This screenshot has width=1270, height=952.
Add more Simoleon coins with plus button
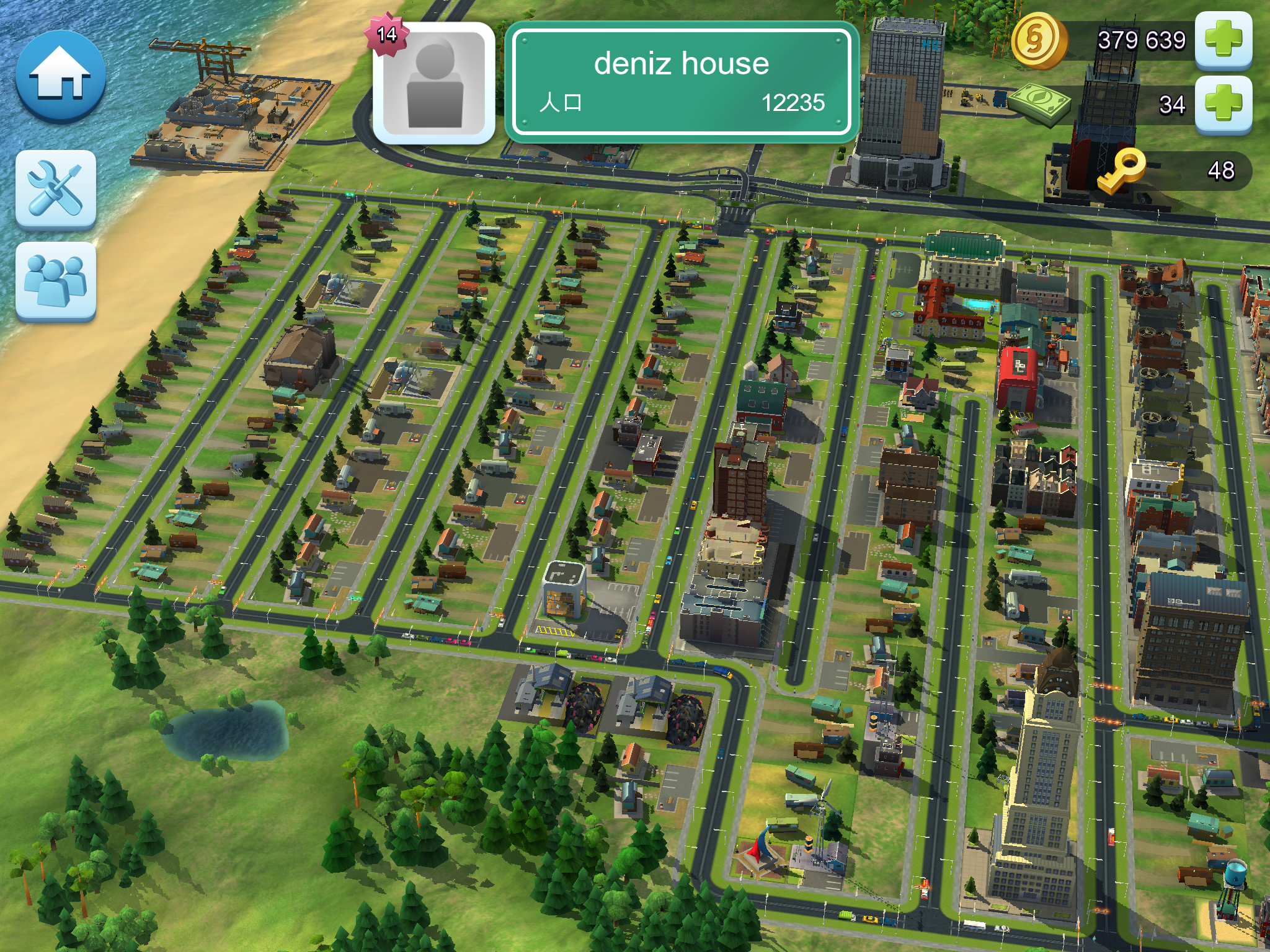[x=1223, y=40]
